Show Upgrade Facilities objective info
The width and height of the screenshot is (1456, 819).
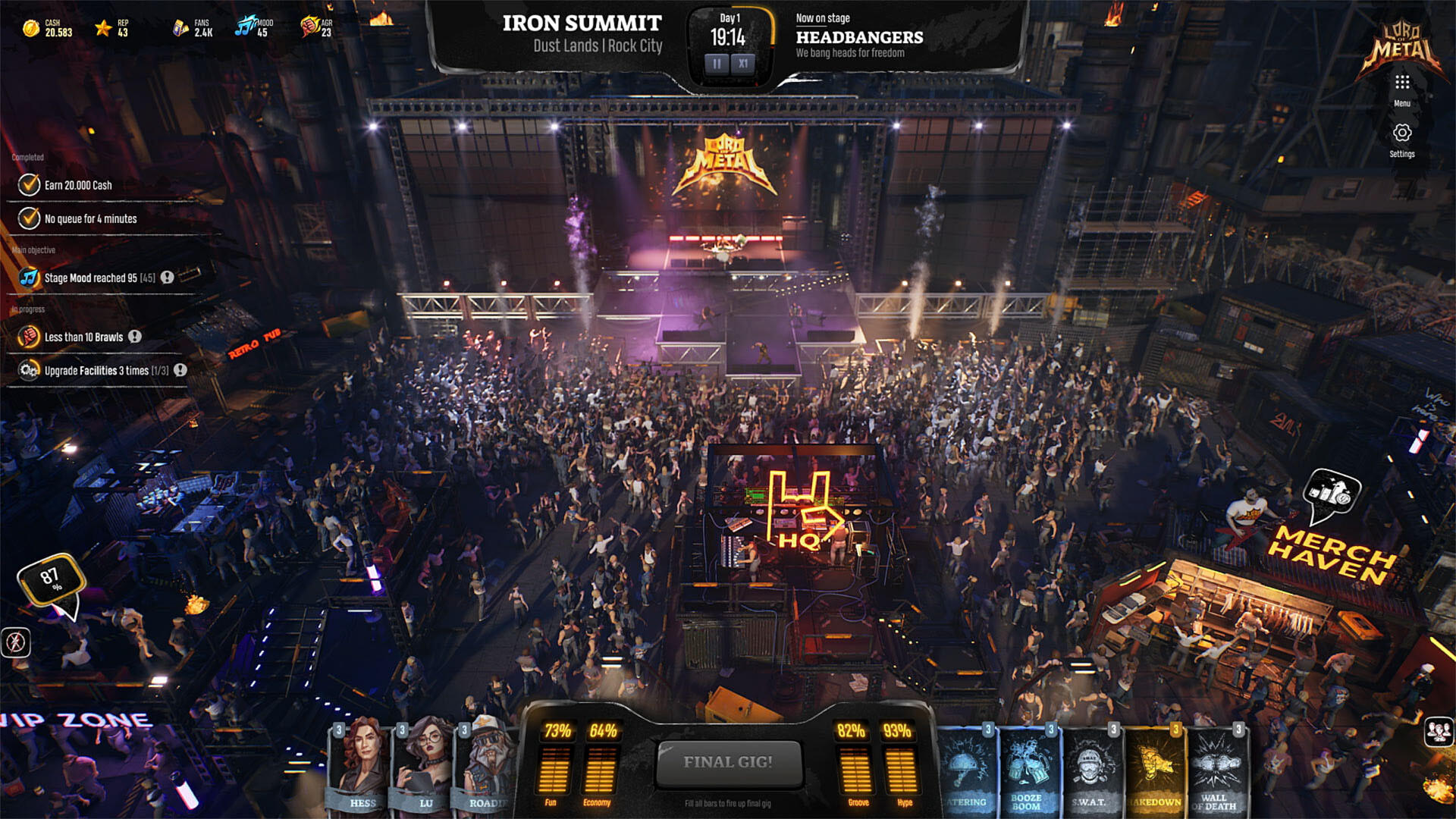[x=180, y=370]
